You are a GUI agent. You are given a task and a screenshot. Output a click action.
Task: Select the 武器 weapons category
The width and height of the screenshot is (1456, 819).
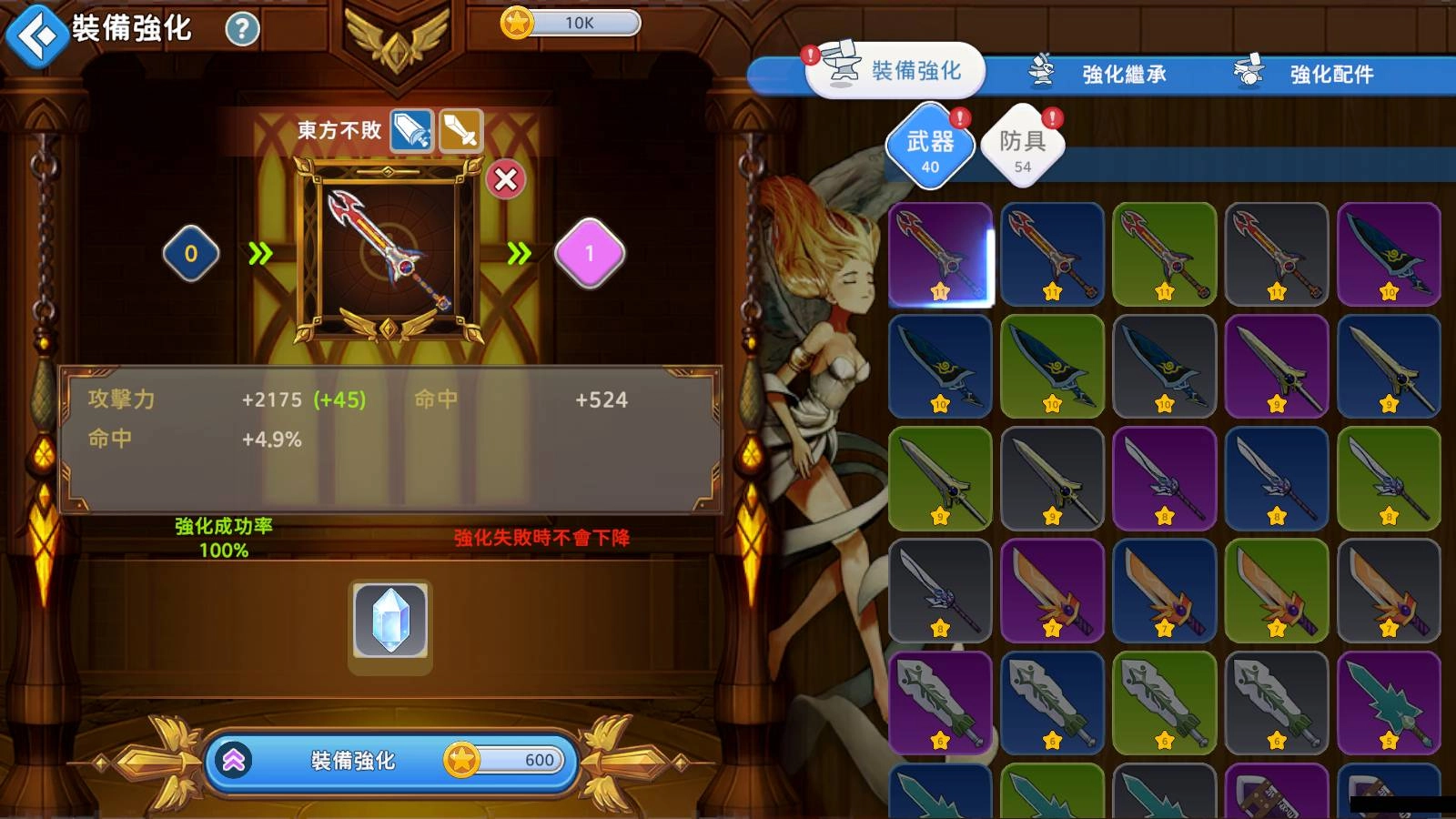[930, 146]
